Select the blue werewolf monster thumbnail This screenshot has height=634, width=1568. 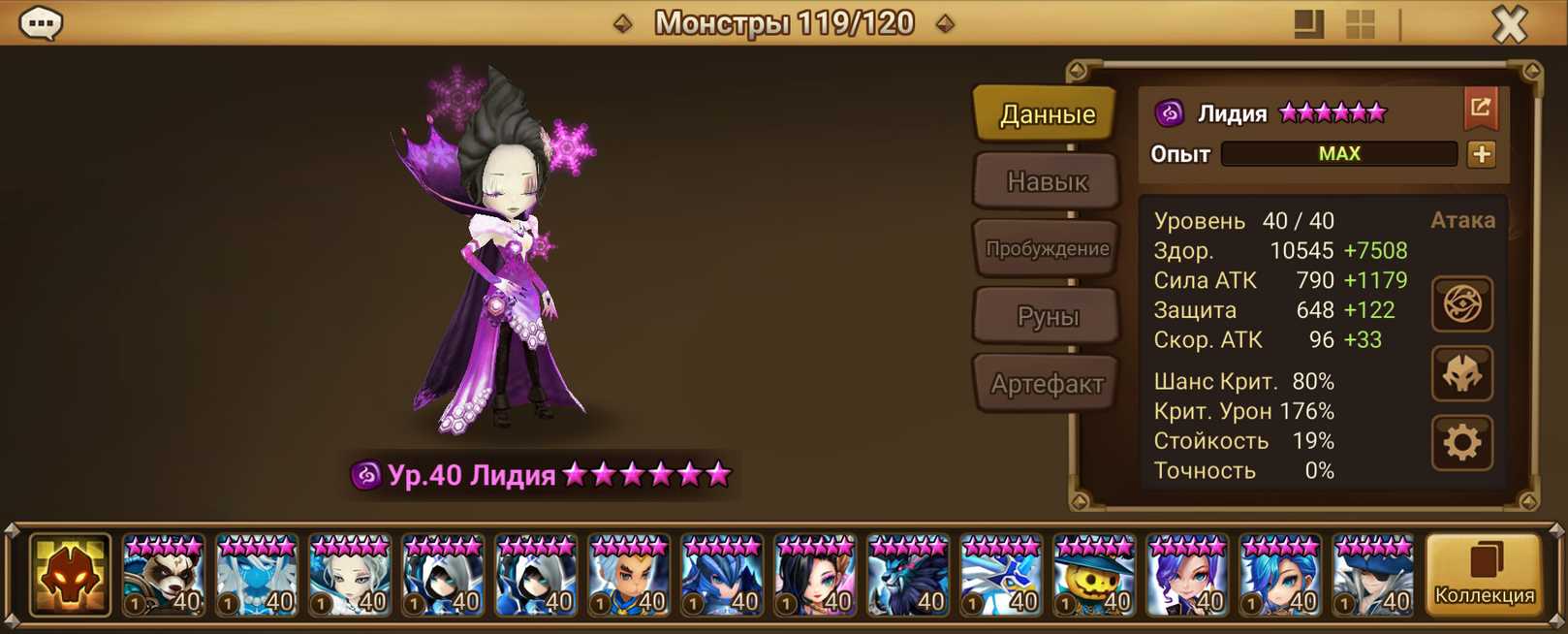(x=907, y=577)
